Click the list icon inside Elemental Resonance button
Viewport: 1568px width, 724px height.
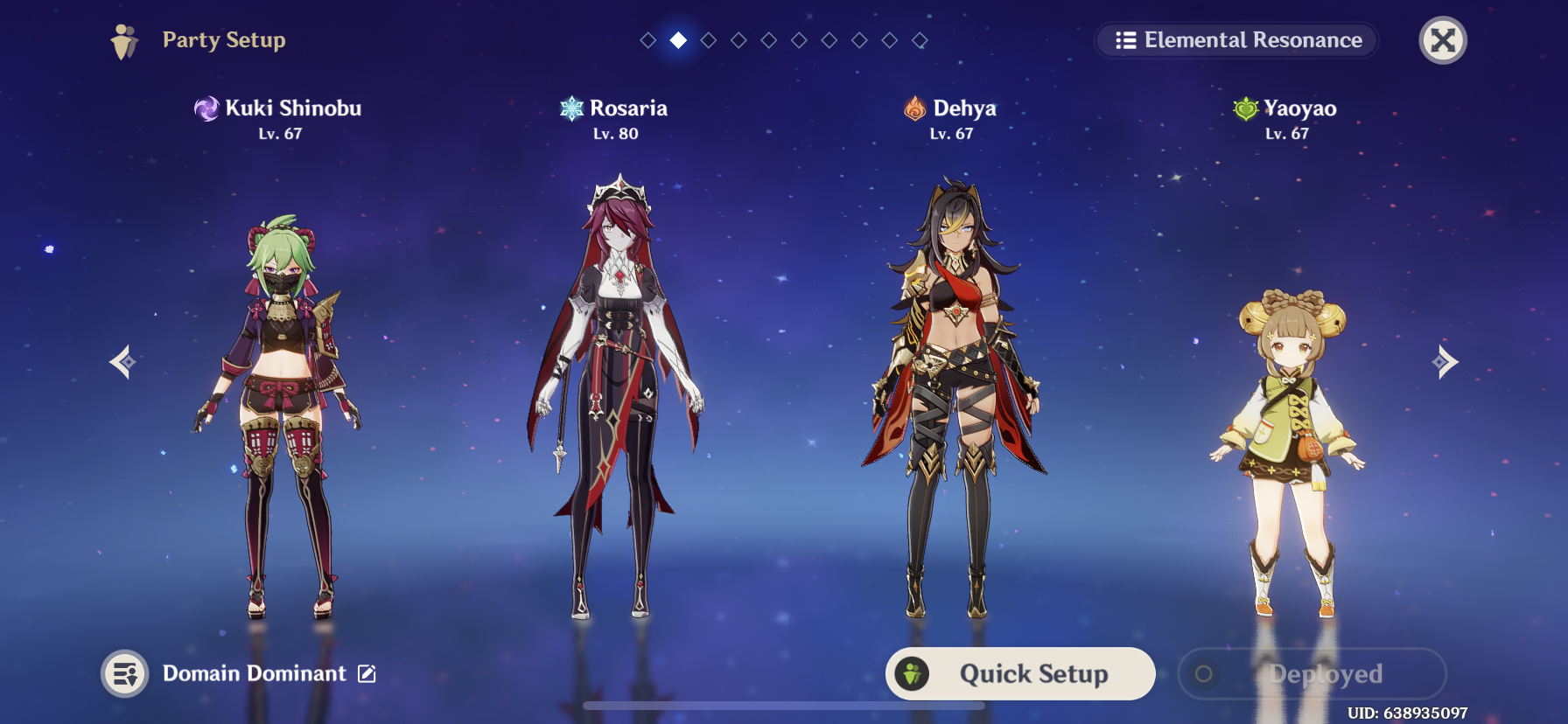(1124, 40)
